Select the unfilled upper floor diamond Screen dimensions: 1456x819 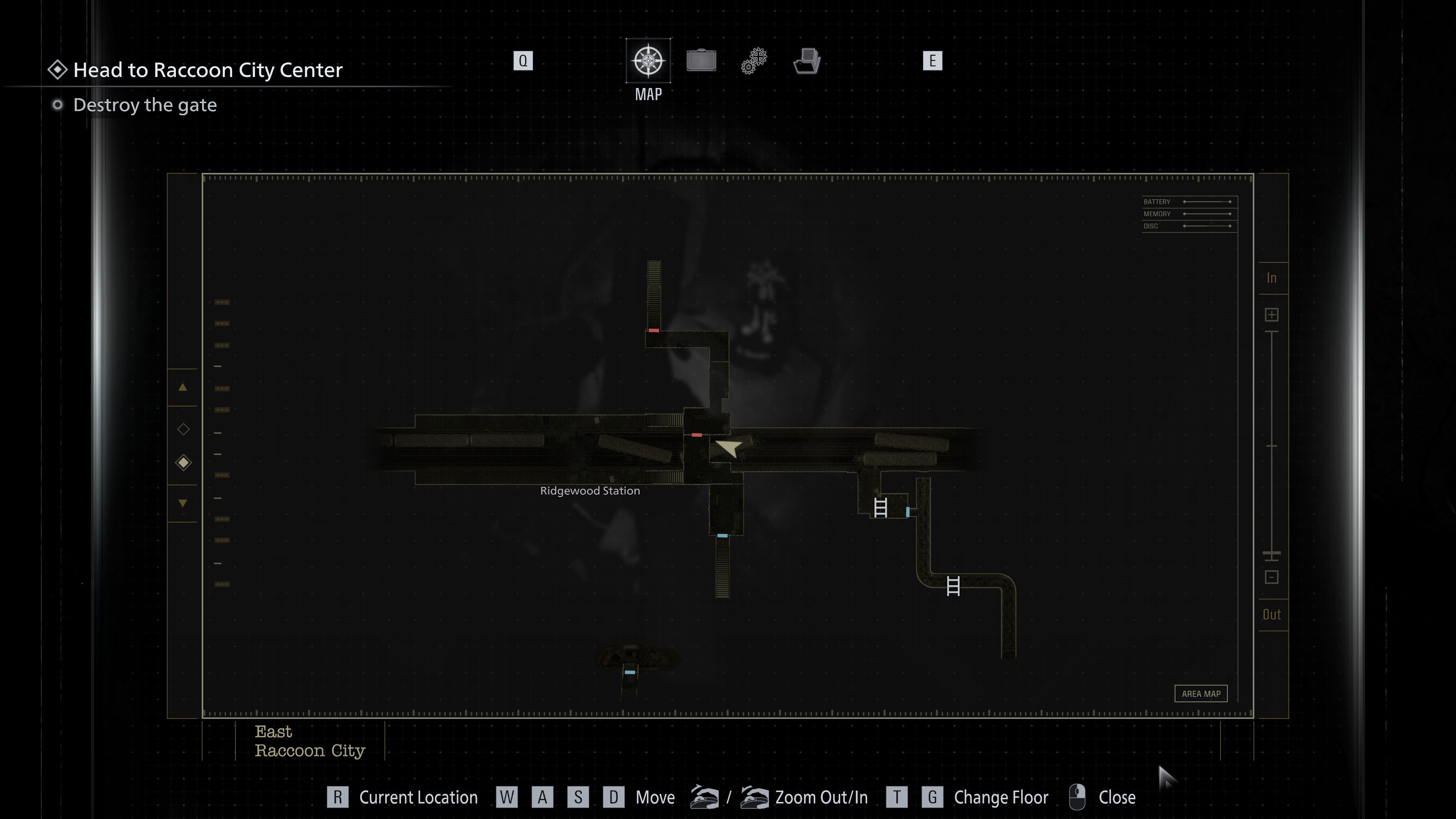182,430
